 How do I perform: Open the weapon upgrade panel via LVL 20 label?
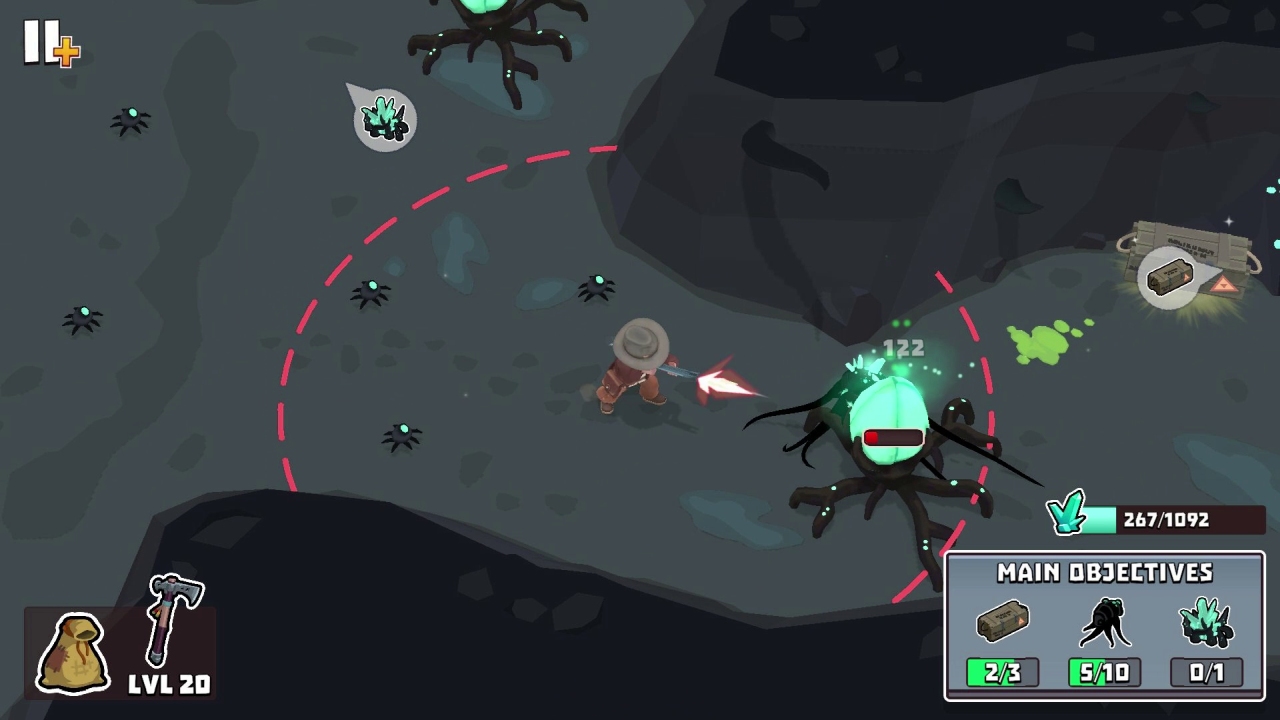(168, 685)
